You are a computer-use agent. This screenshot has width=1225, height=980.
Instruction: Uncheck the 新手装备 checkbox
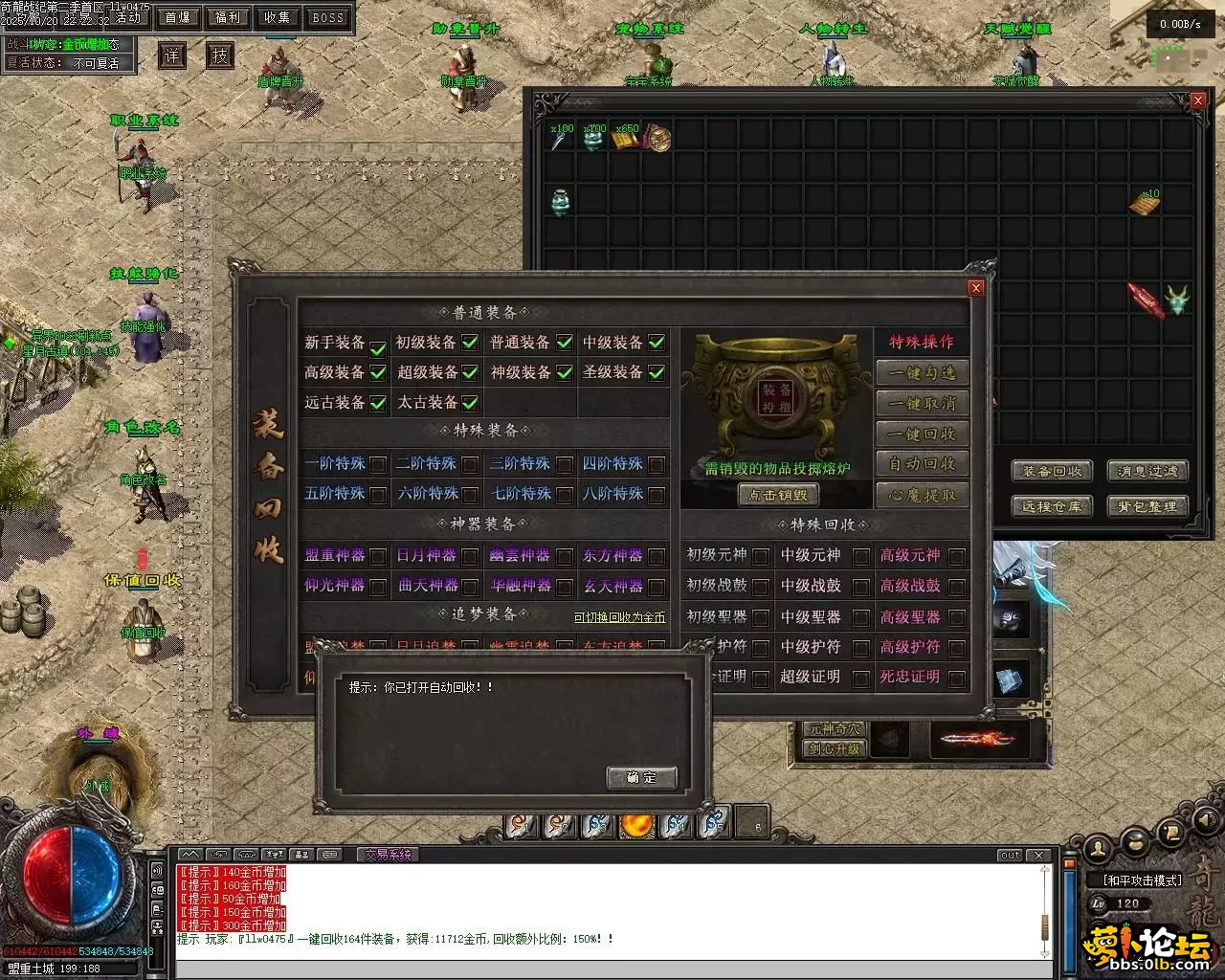[x=378, y=345]
